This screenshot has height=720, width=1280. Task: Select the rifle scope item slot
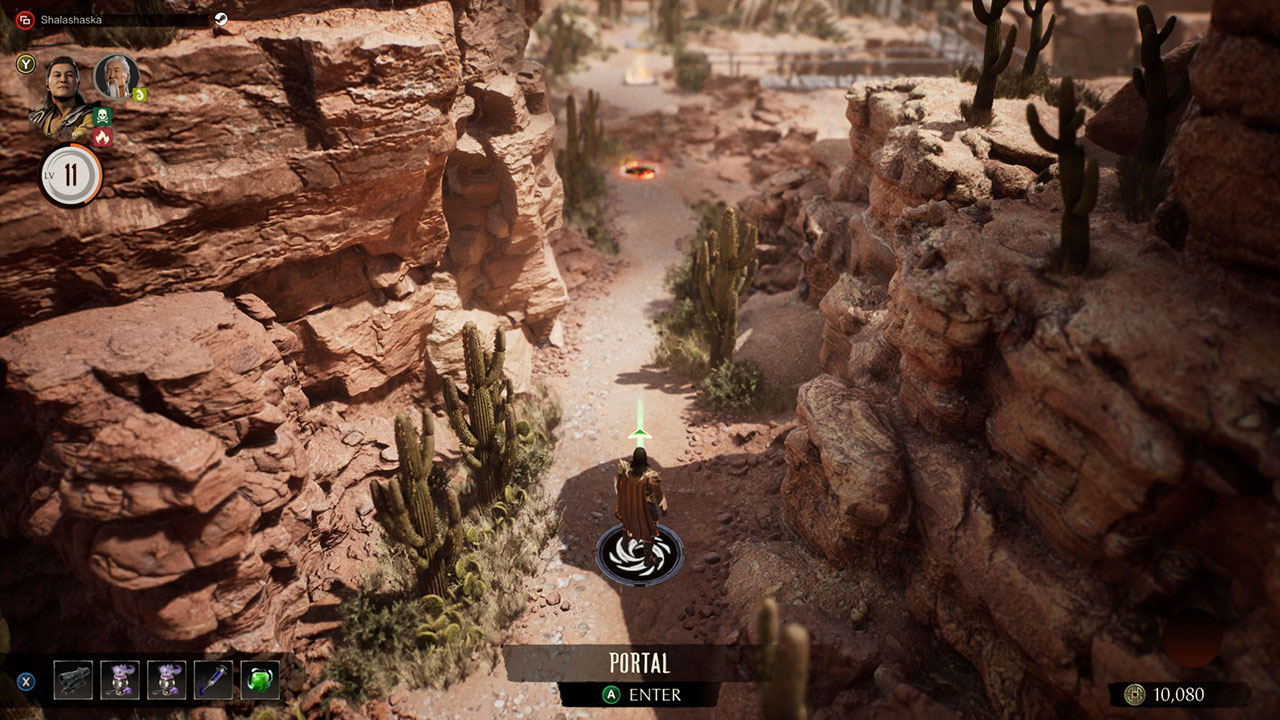coord(73,680)
